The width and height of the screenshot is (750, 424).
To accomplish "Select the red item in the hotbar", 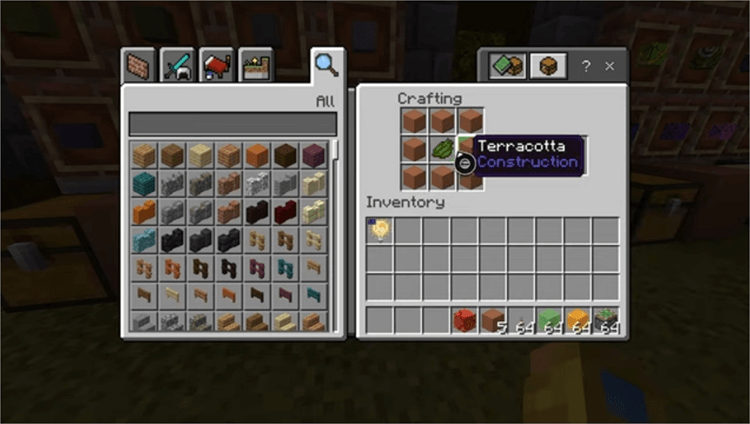I will coord(463,321).
